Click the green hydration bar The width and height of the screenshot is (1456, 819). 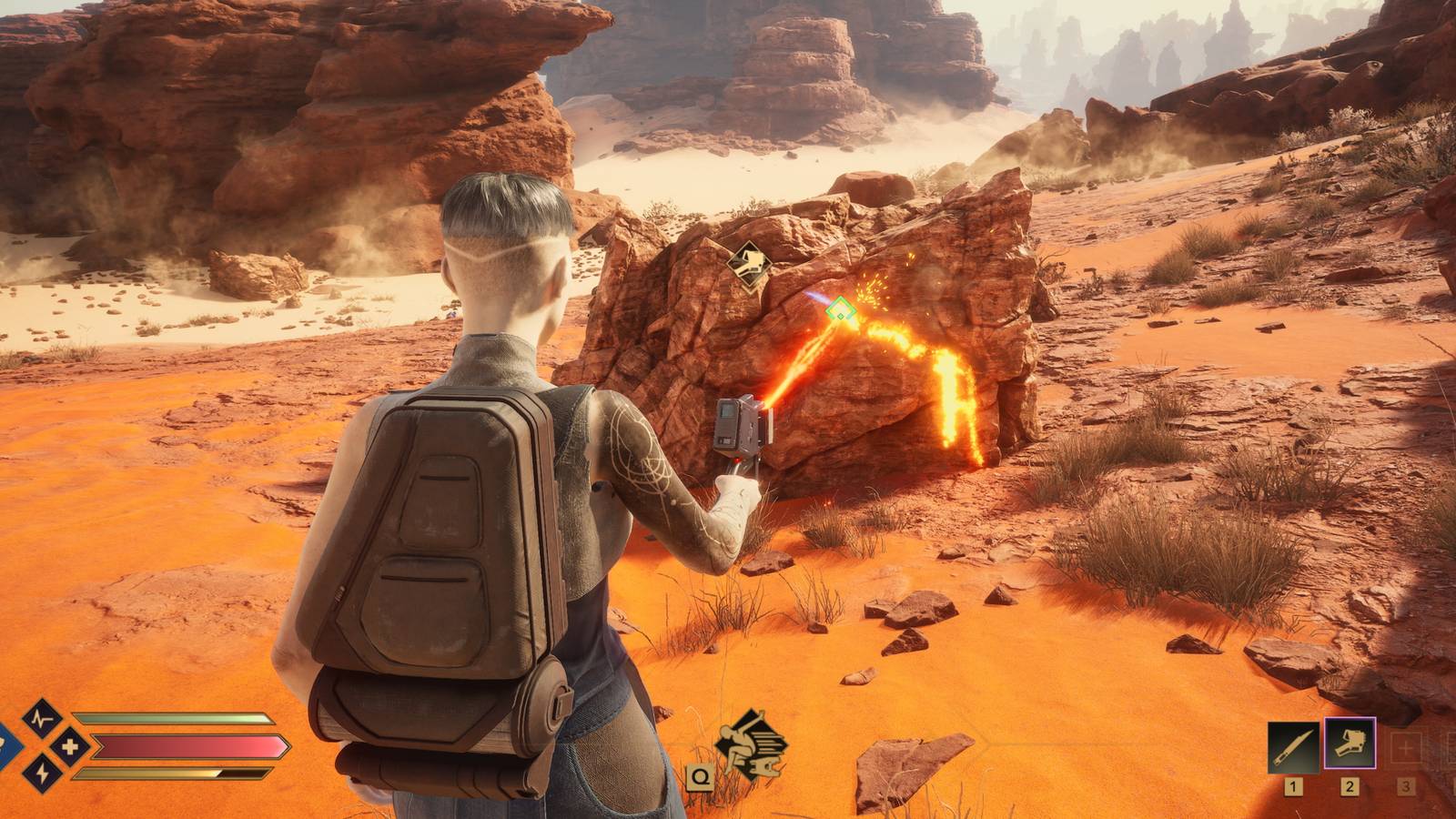[171, 717]
